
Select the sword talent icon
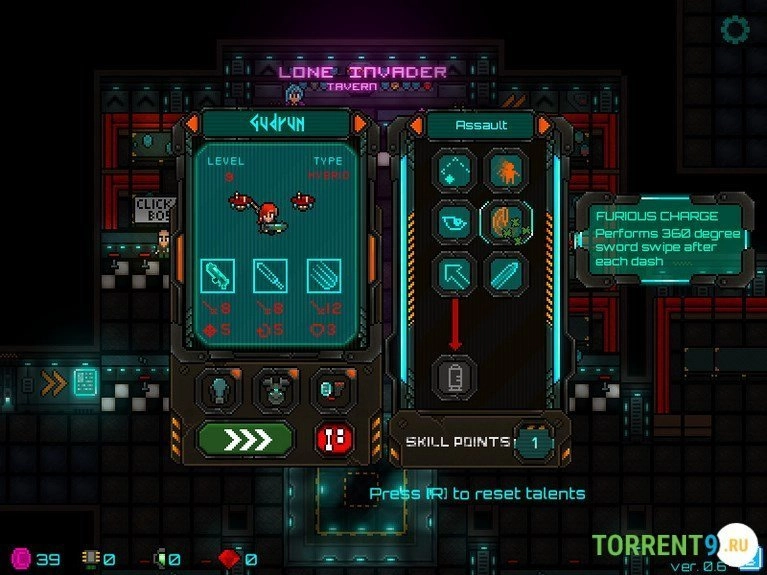[x=505, y=273]
